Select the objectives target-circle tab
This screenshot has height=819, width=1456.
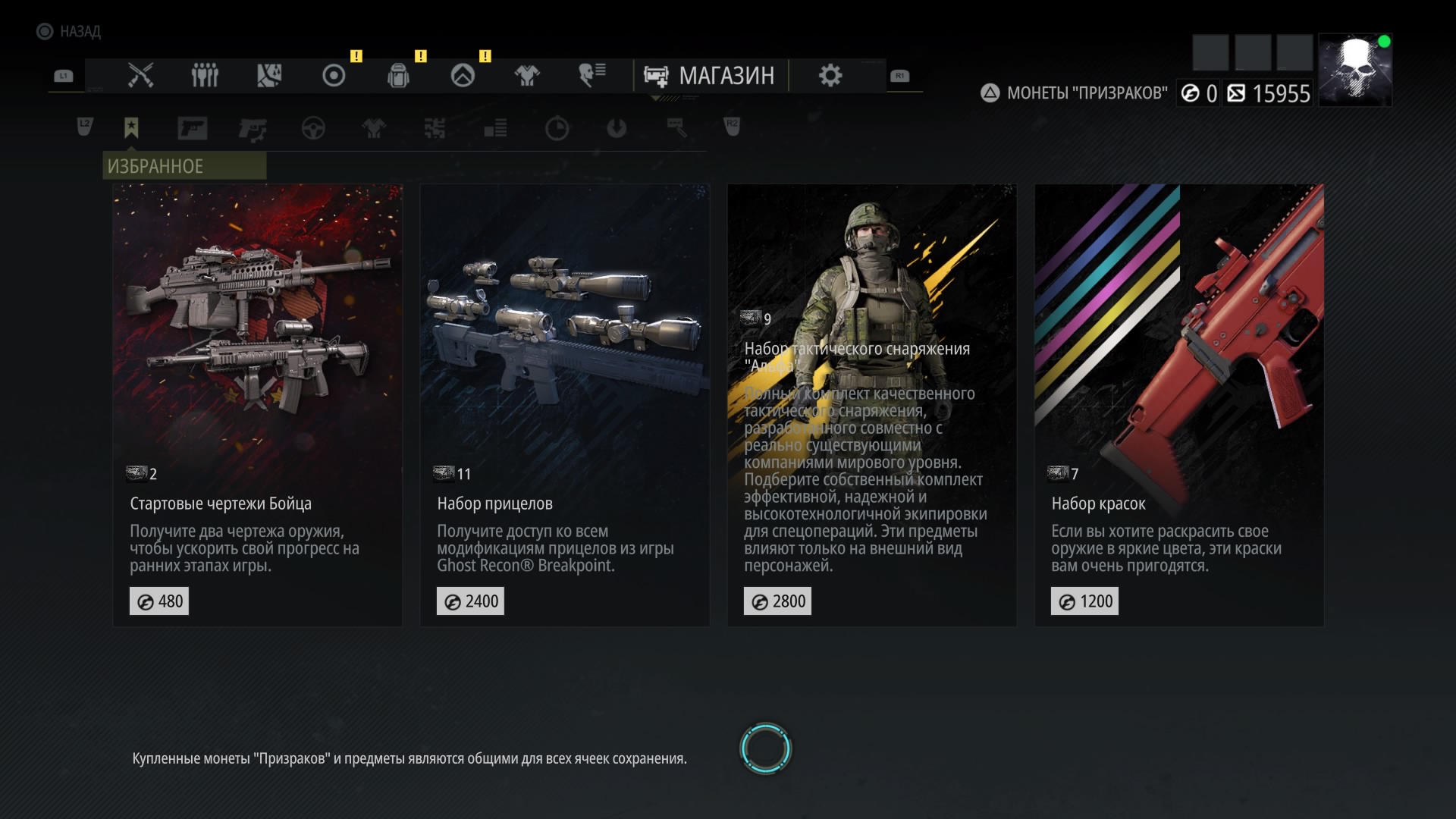334,76
